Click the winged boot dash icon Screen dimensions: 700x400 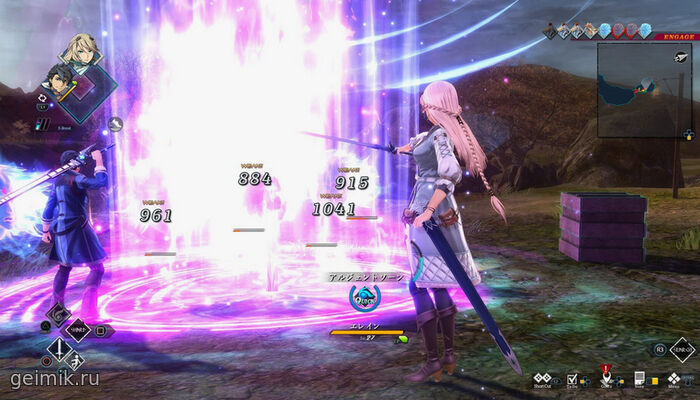116,124
